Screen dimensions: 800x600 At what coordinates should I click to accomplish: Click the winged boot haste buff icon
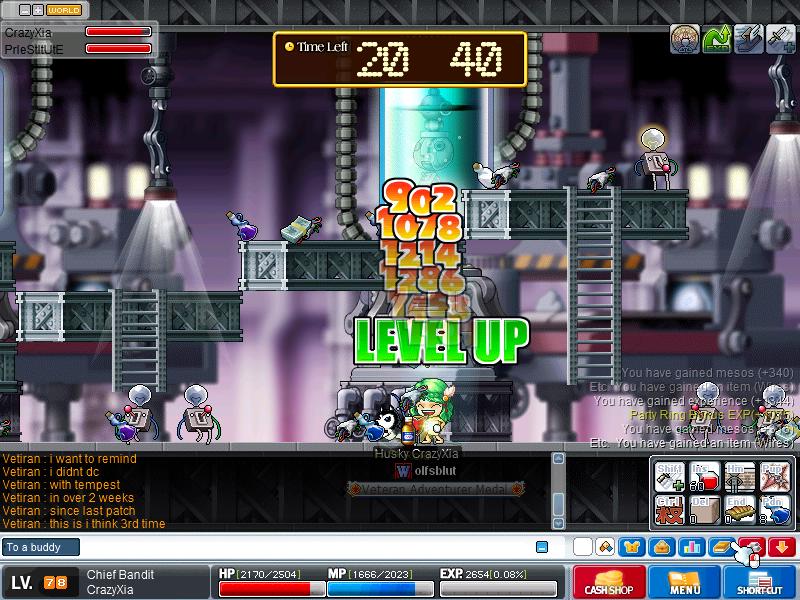748,39
